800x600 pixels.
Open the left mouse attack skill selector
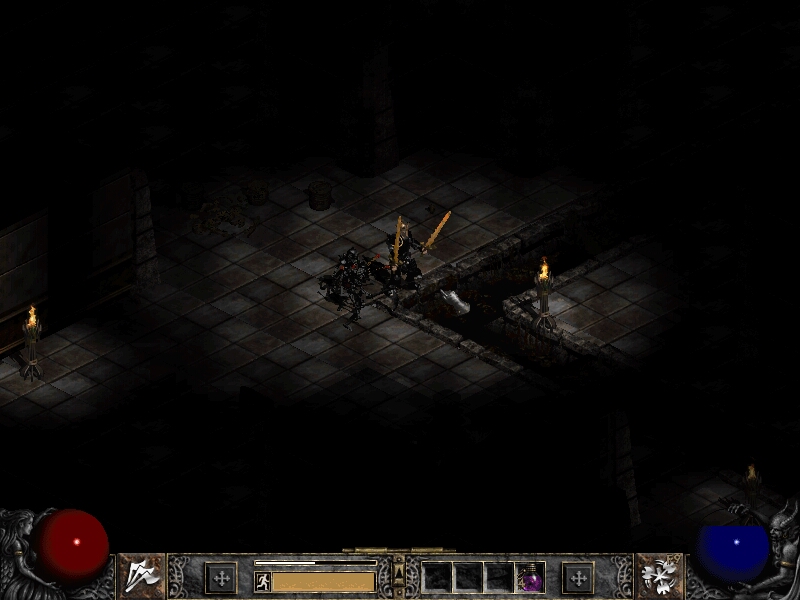click(142, 576)
